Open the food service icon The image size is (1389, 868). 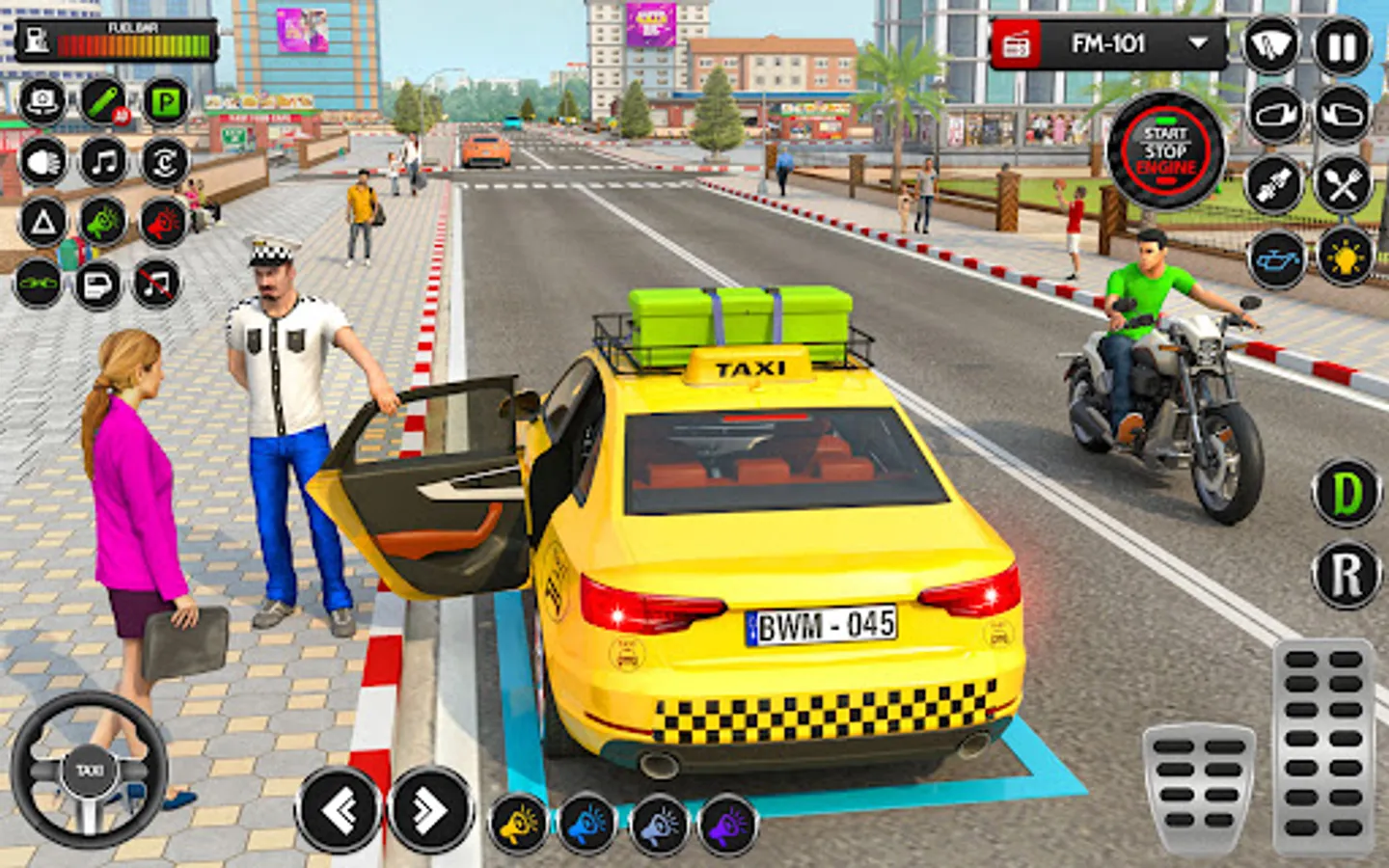tap(1347, 185)
